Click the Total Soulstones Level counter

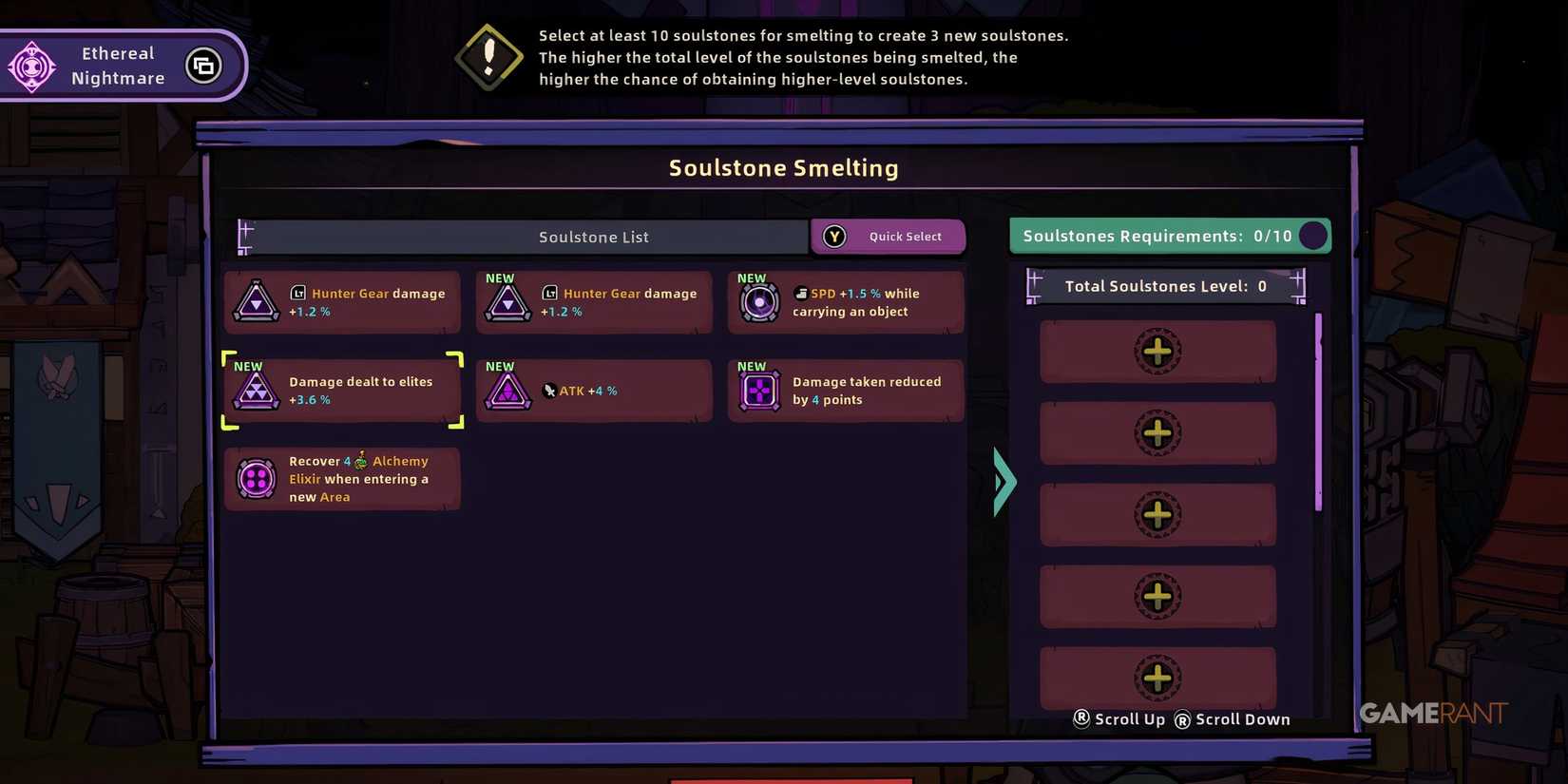tap(1165, 286)
